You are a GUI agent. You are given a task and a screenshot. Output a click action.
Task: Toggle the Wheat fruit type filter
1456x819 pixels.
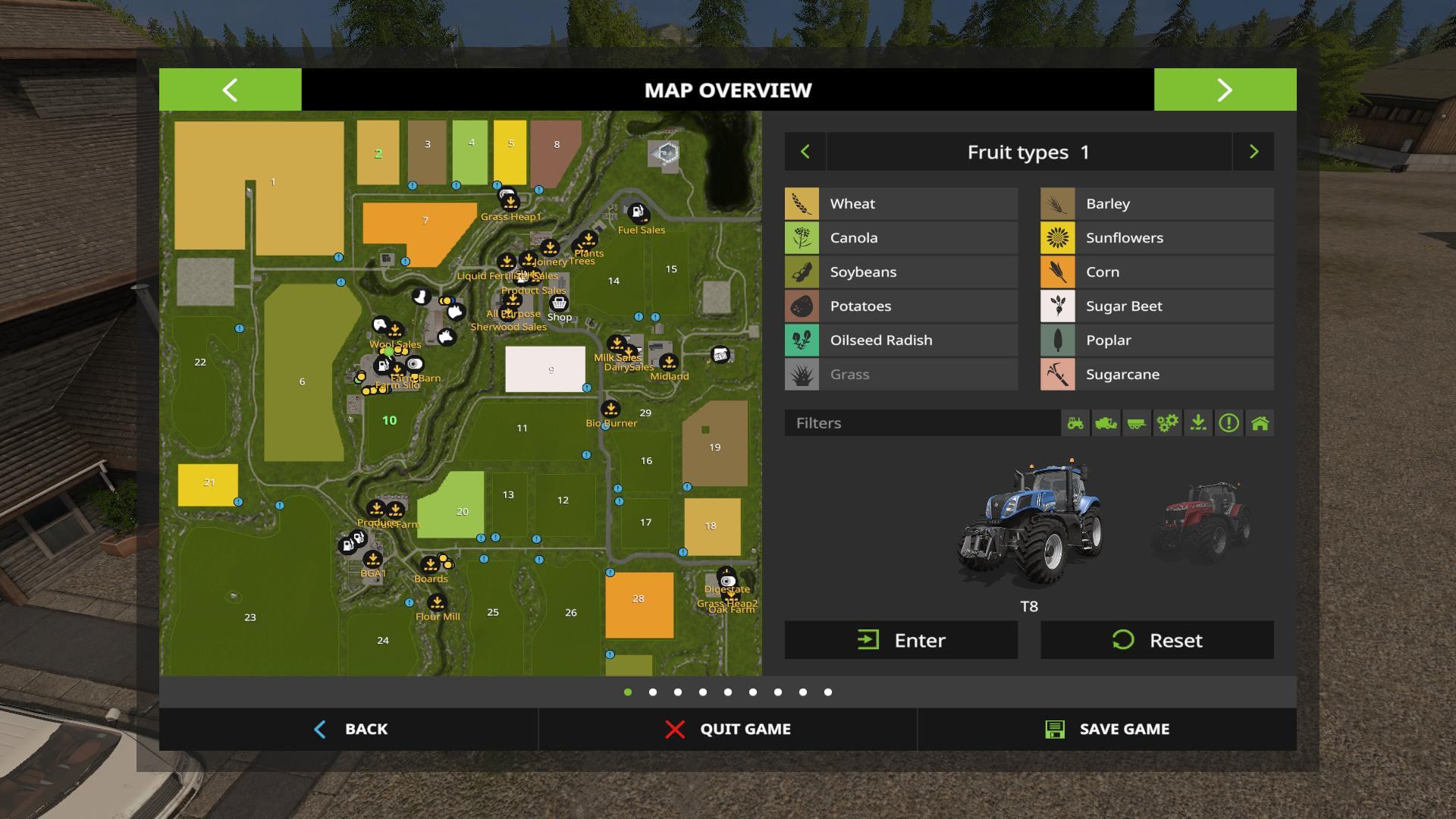(x=901, y=203)
